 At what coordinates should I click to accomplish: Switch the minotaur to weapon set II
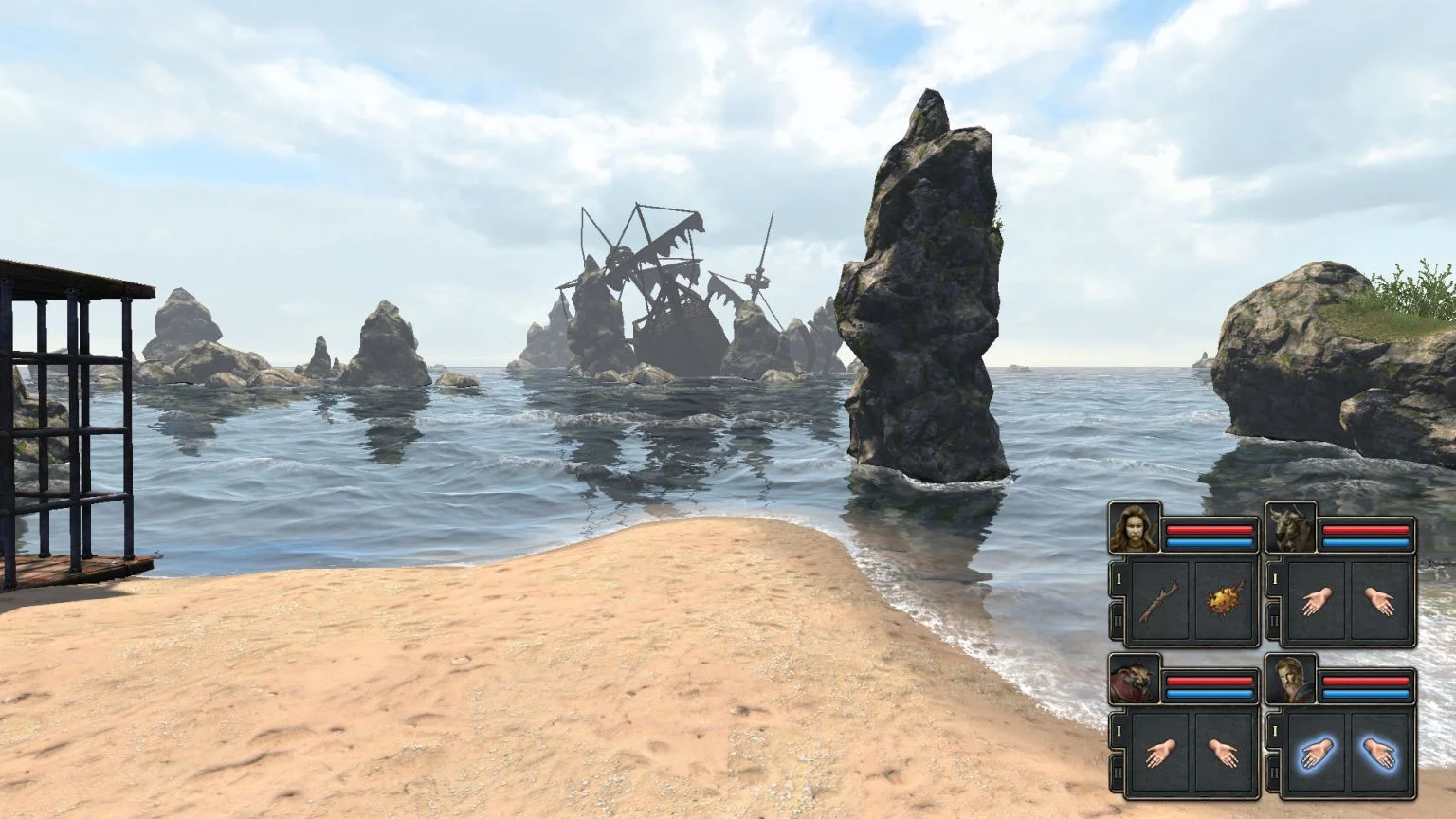tap(1273, 621)
